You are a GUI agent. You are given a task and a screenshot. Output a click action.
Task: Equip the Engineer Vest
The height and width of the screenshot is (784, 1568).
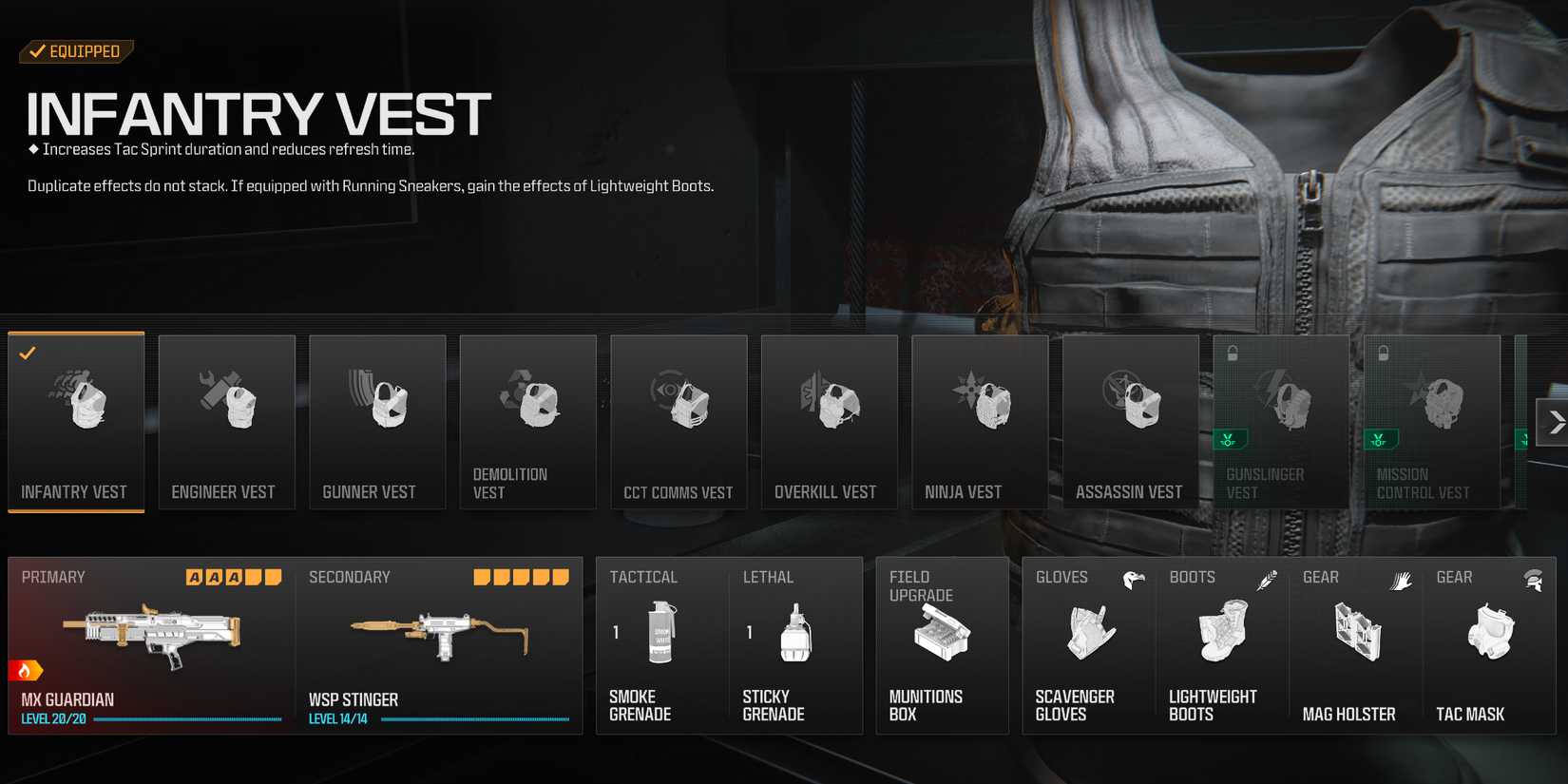226,422
